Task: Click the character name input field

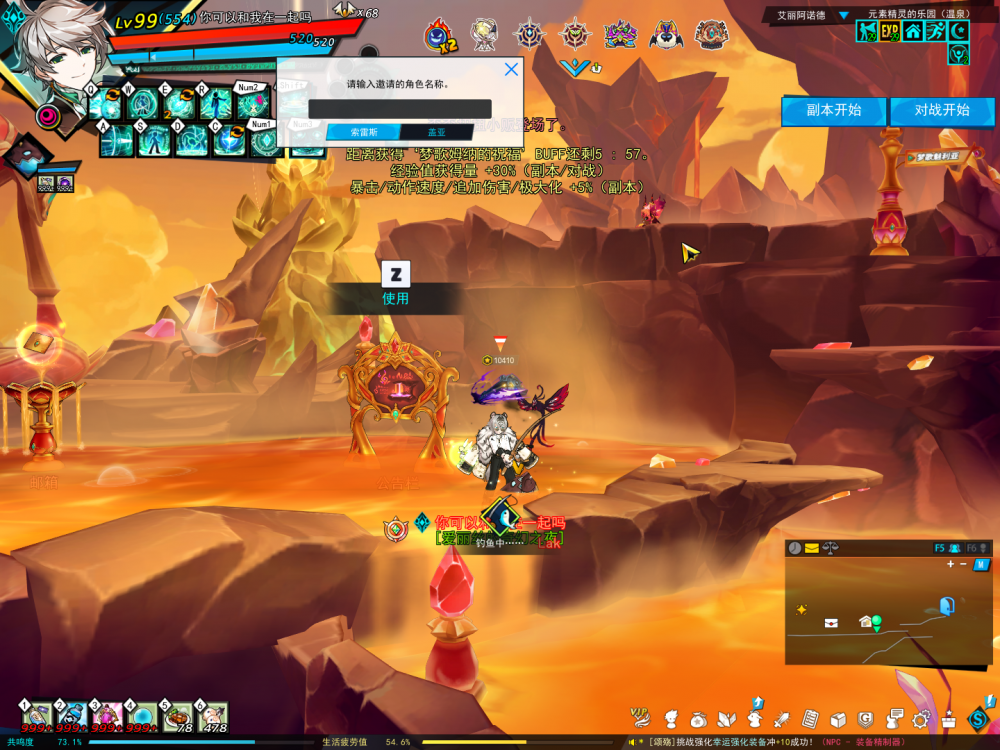Action: pyautogui.click(x=400, y=109)
